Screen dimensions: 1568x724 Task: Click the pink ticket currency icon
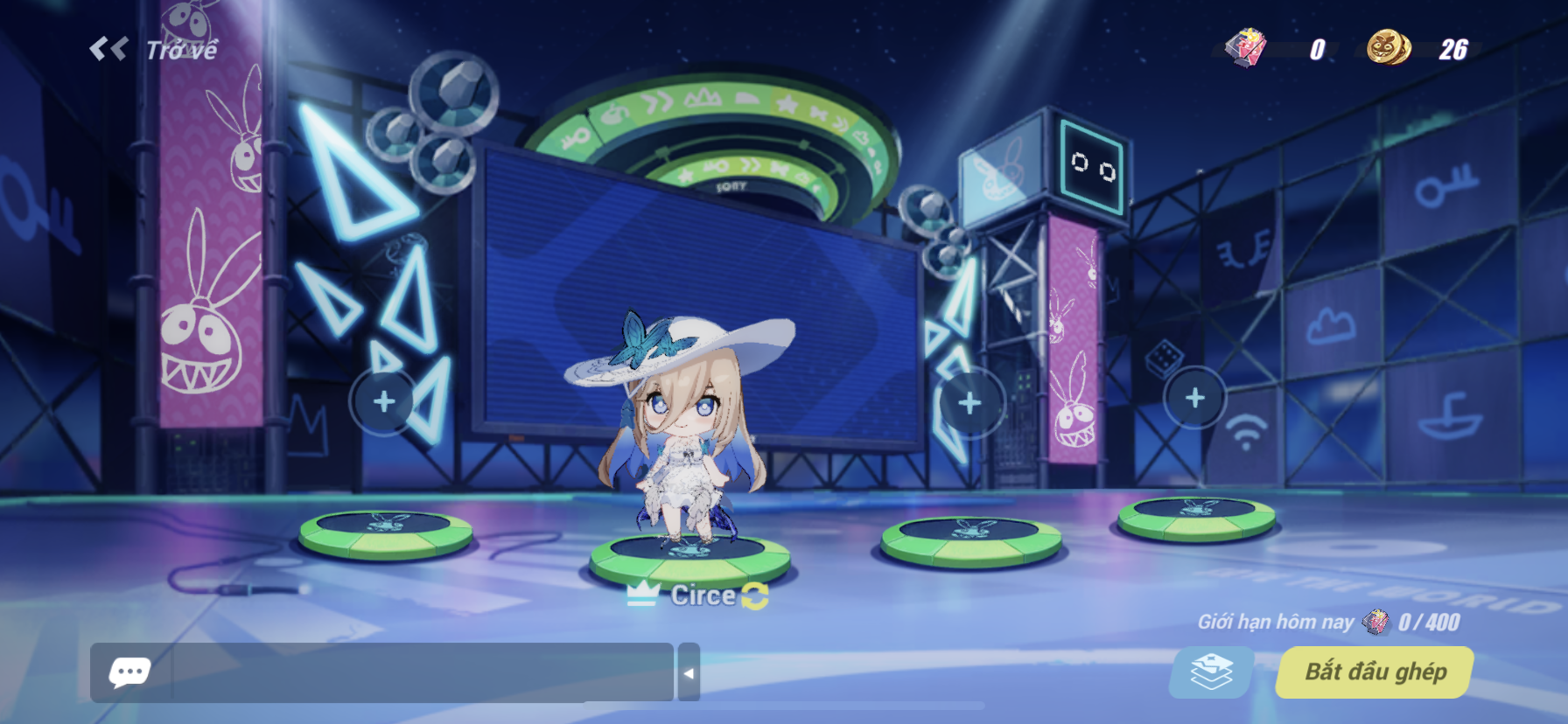click(1246, 50)
